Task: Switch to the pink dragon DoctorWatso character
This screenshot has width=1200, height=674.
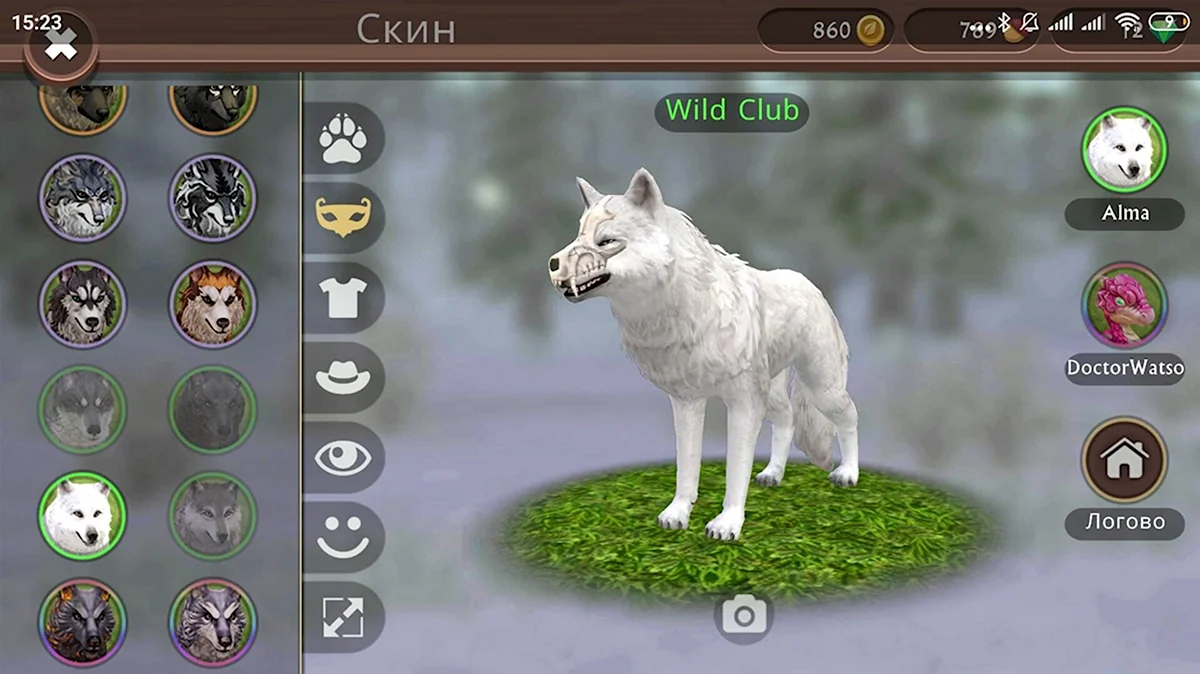Action: 1124,305
